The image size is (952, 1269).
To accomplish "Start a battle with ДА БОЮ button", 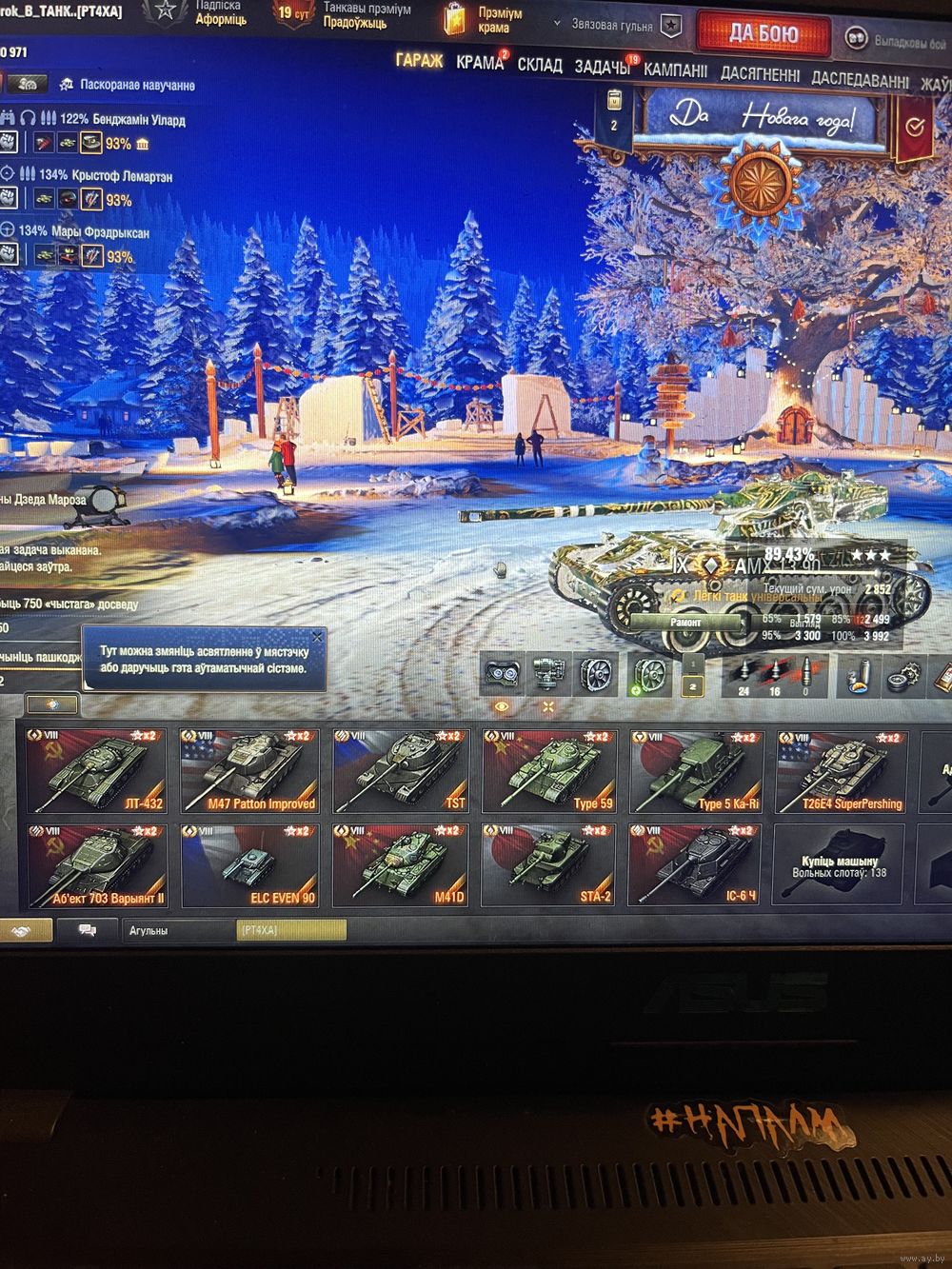I will pos(764,34).
